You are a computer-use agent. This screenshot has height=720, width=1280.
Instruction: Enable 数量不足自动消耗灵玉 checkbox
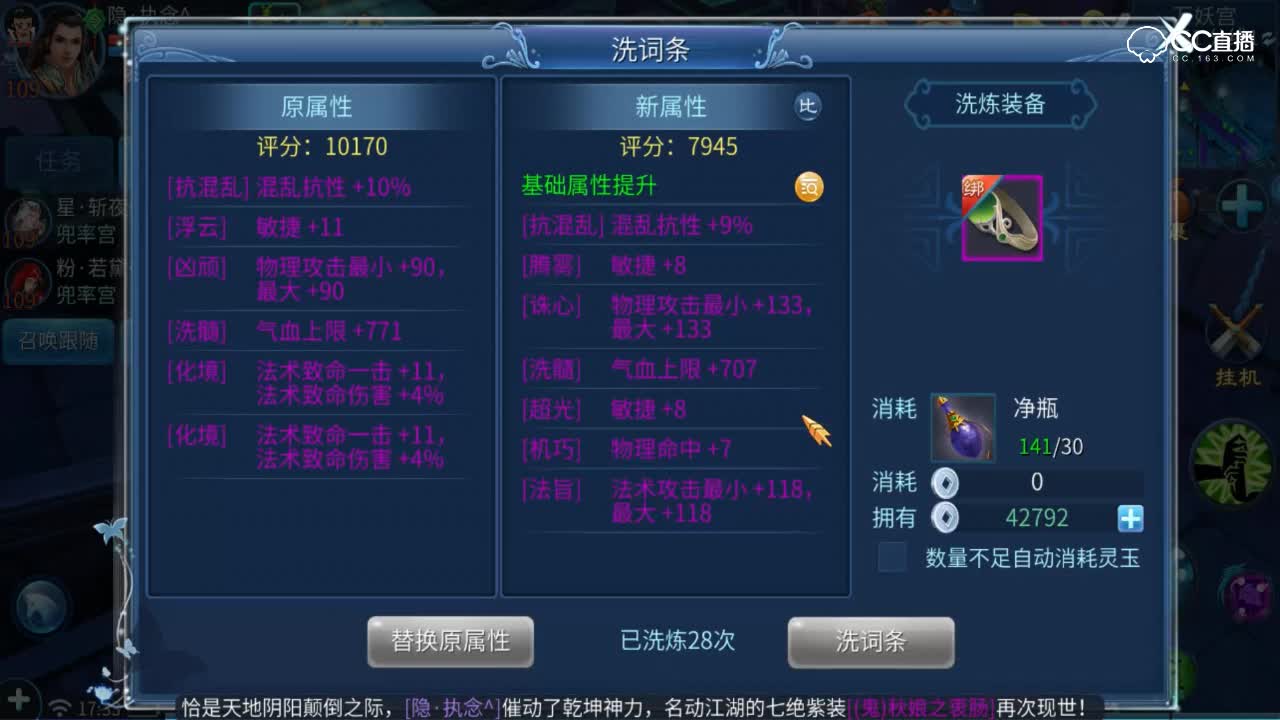[891, 558]
